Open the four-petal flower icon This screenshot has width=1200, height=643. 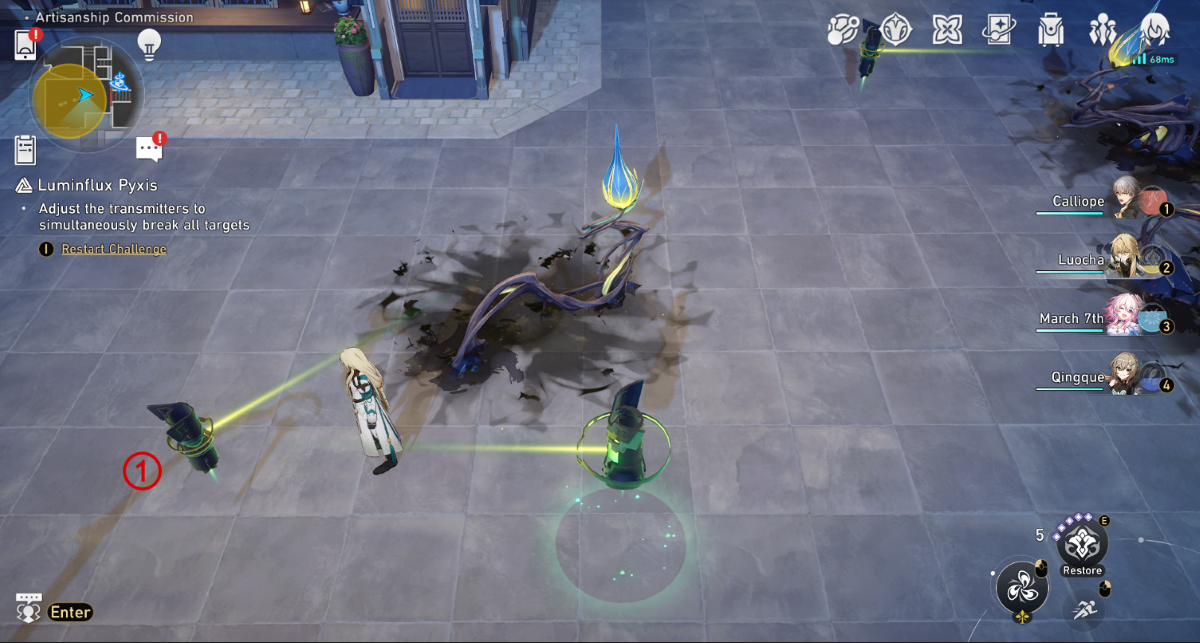(947, 30)
